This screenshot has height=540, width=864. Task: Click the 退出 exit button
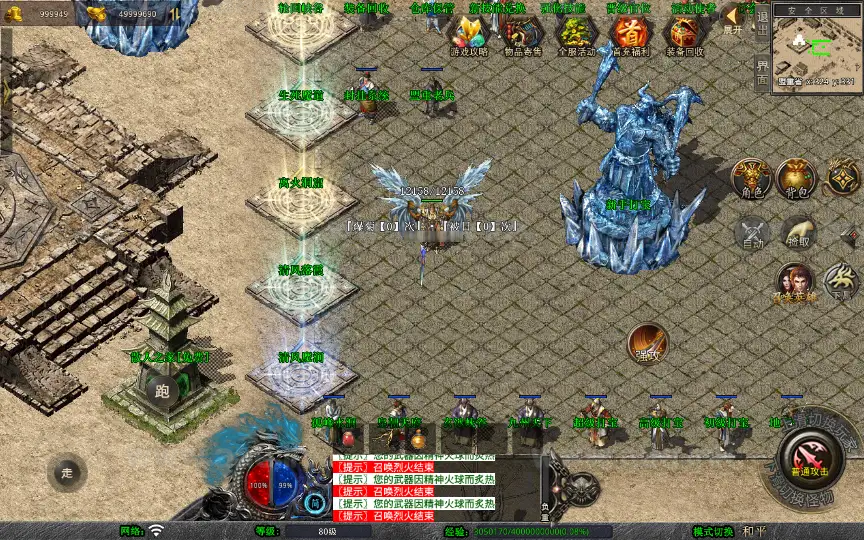(x=762, y=18)
